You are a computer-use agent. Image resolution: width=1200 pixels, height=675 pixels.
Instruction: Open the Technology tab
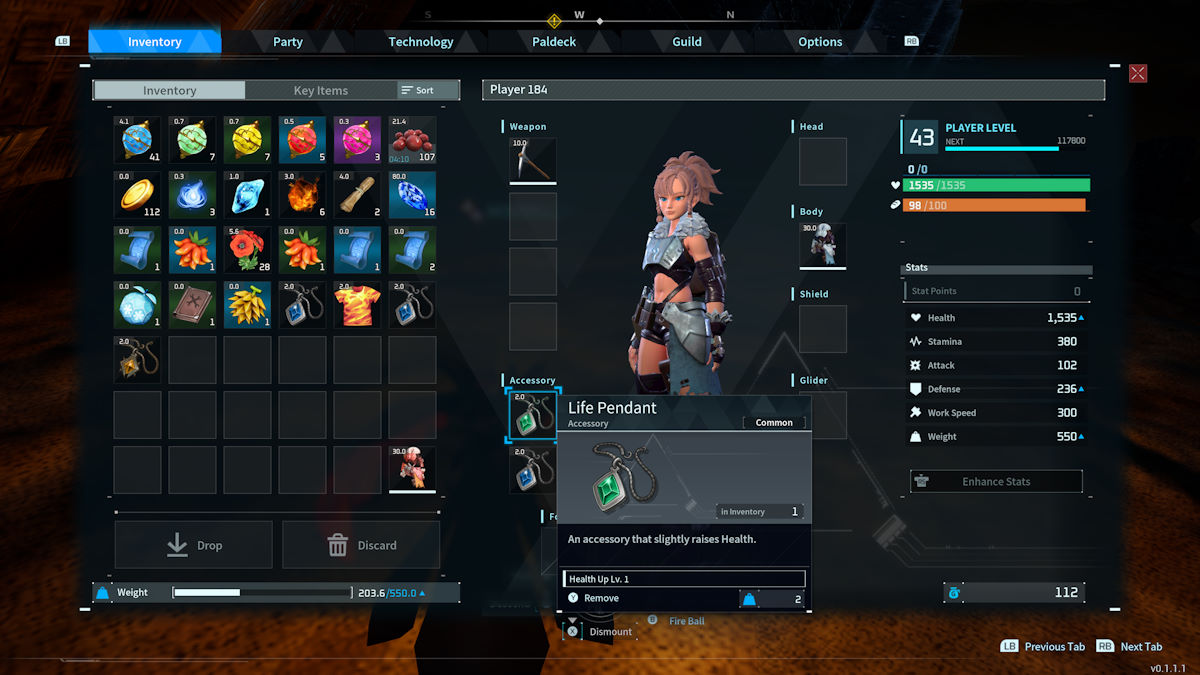click(421, 42)
